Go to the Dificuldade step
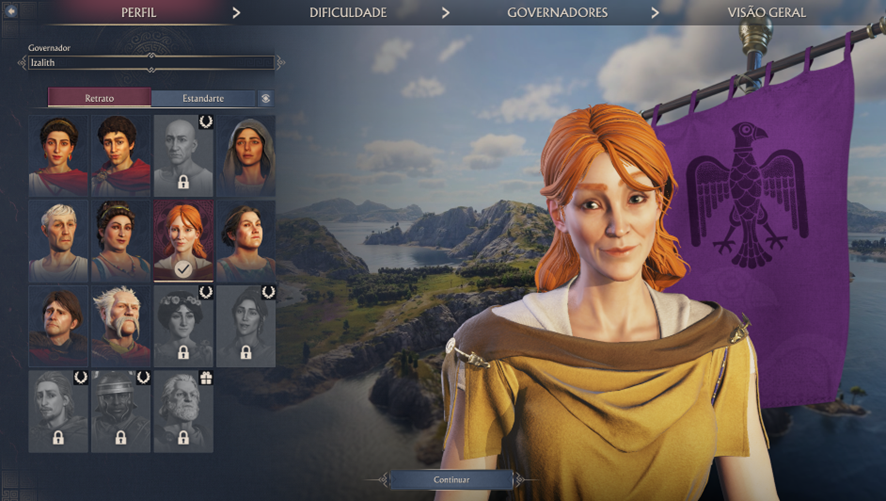 [347, 13]
